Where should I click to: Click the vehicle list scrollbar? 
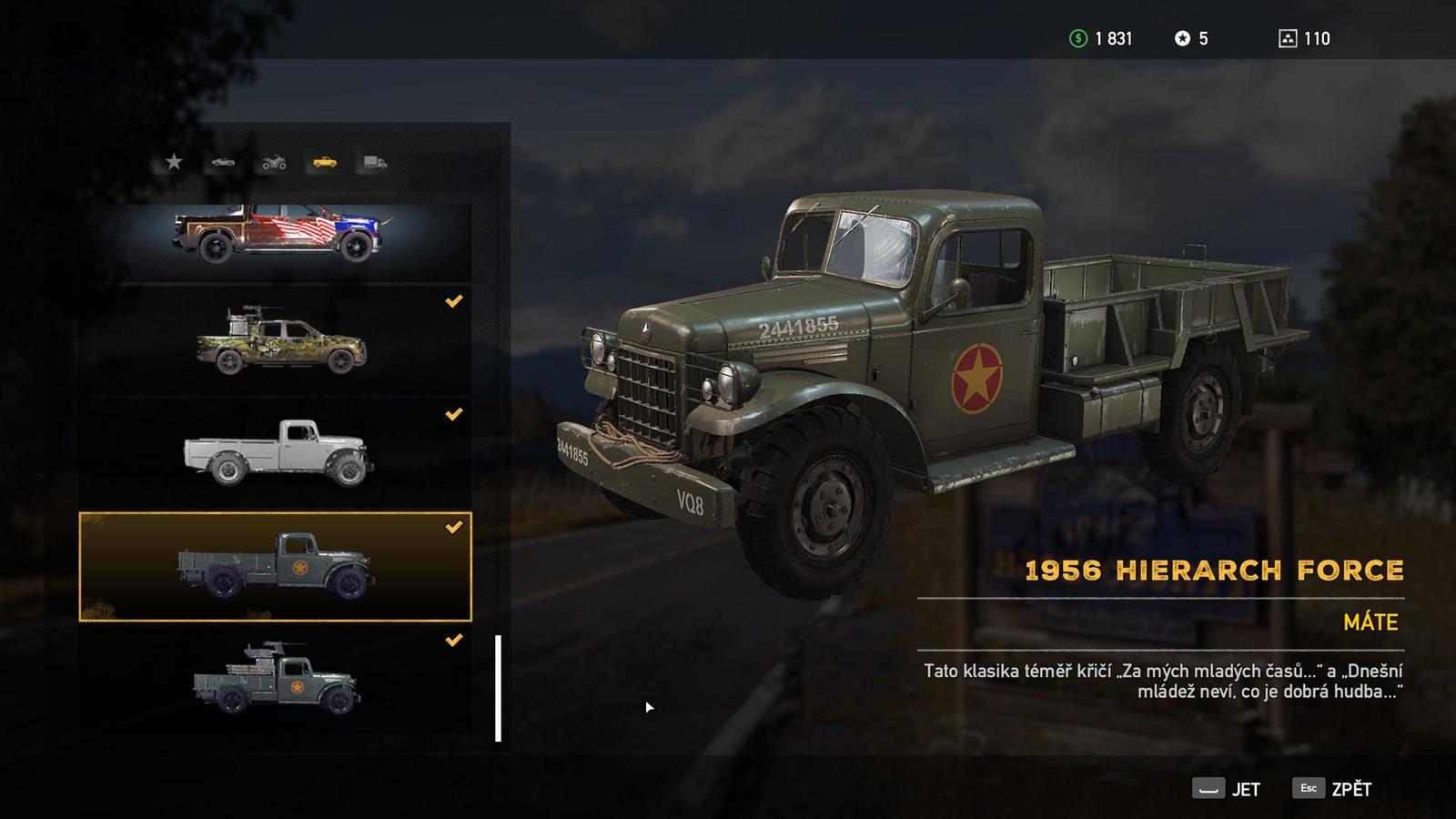[498, 688]
